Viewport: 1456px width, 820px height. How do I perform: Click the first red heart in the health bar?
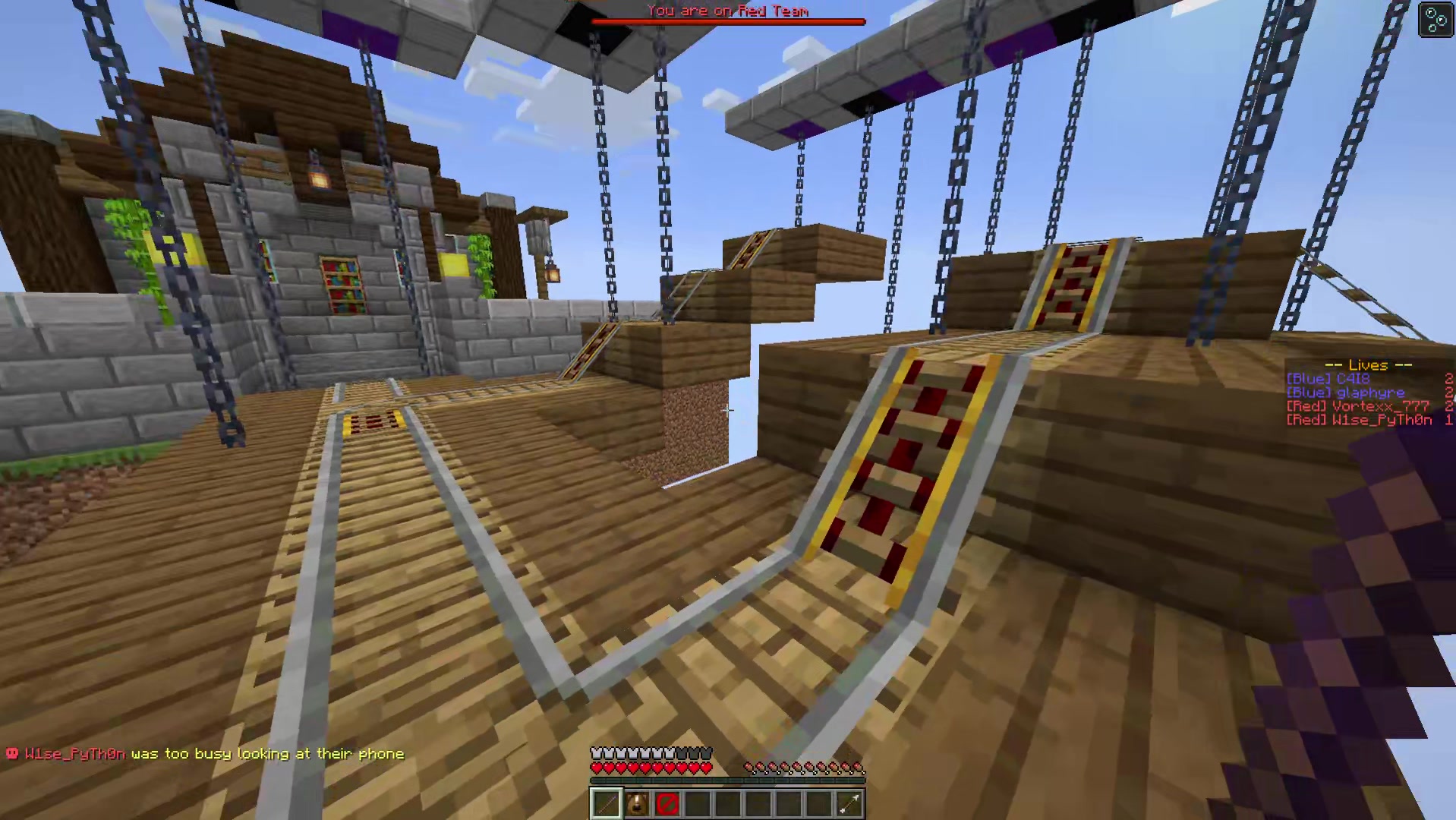point(596,768)
